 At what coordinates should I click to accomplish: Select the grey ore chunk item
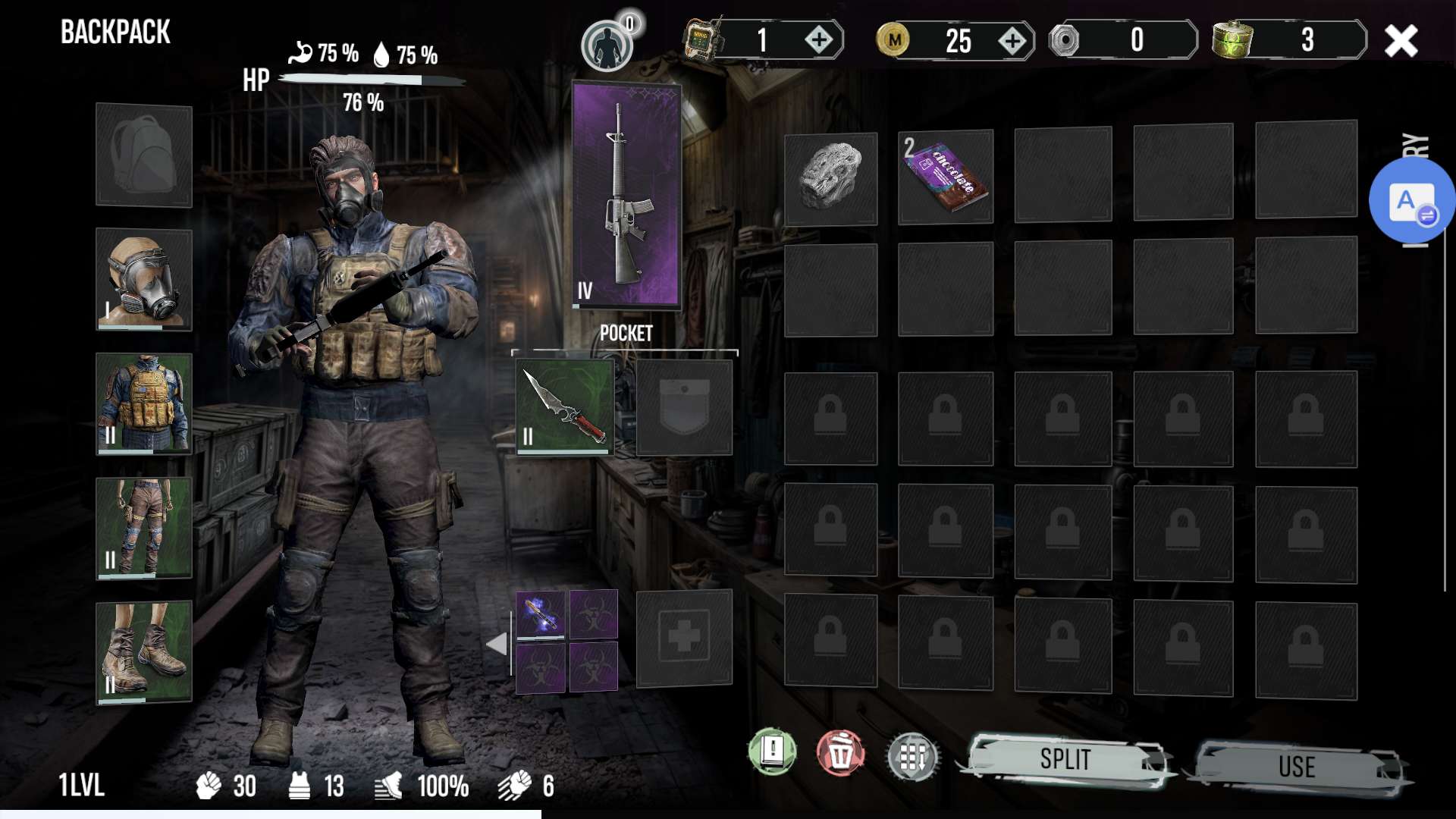830,179
